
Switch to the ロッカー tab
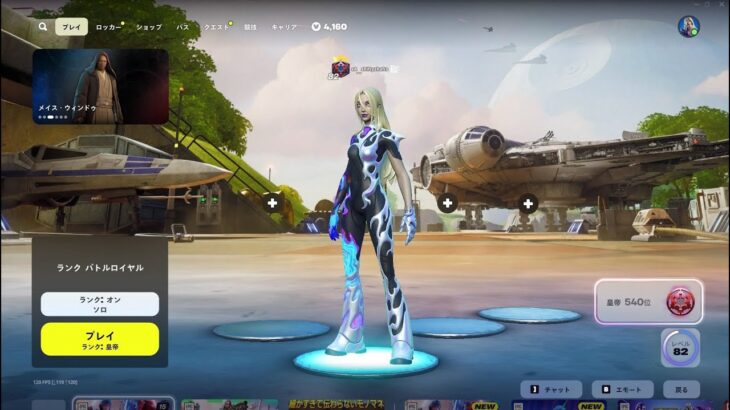point(108,27)
